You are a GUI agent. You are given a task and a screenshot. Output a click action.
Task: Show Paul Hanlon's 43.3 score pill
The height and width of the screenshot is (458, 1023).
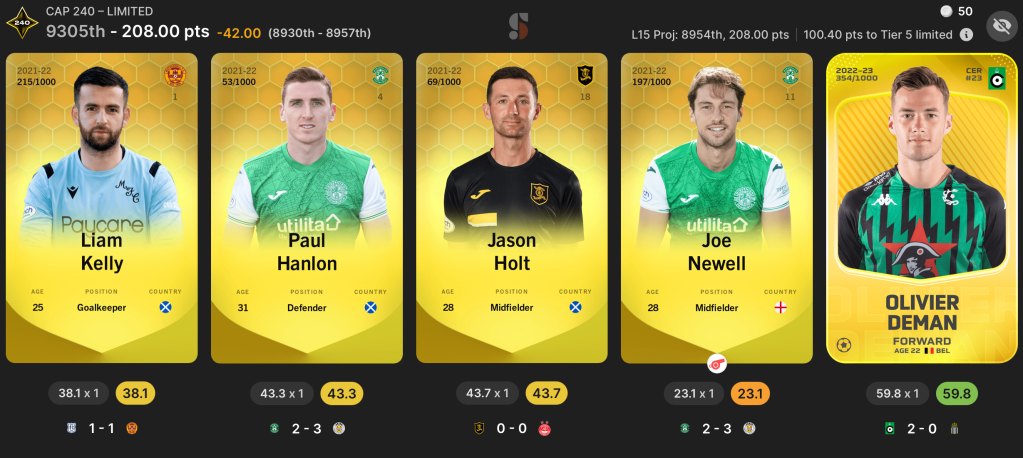tap(342, 393)
